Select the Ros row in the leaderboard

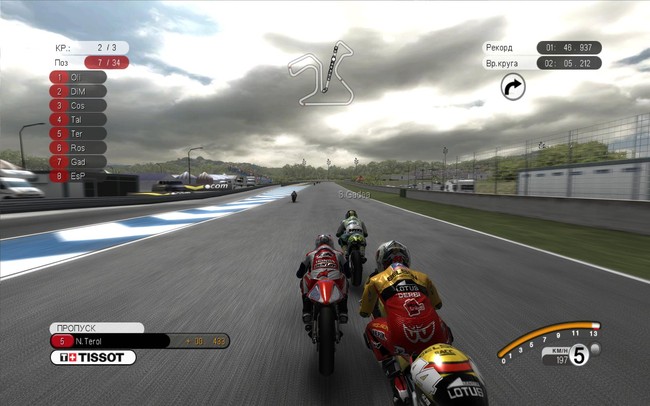[x=78, y=147]
